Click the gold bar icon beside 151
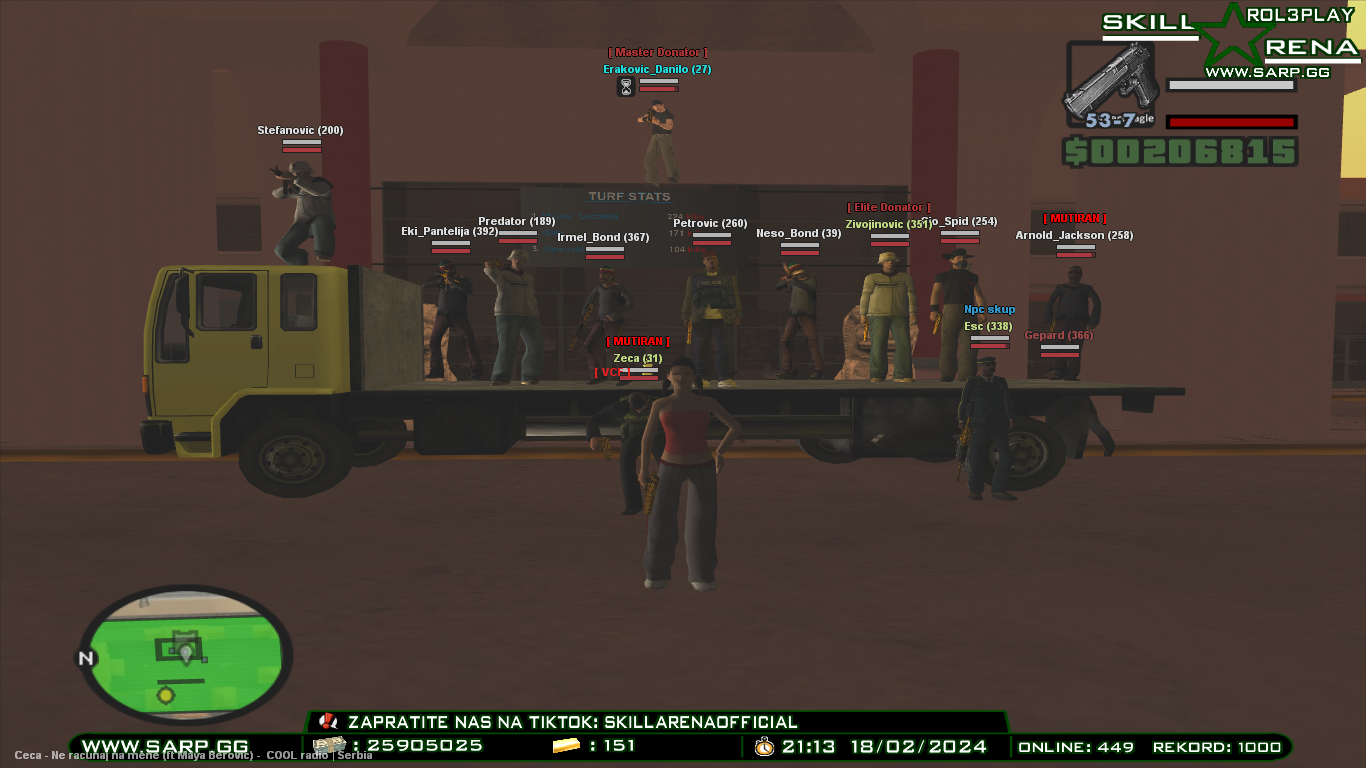The width and height of the screenshot is (1366, 768). [x=565, y=745]
